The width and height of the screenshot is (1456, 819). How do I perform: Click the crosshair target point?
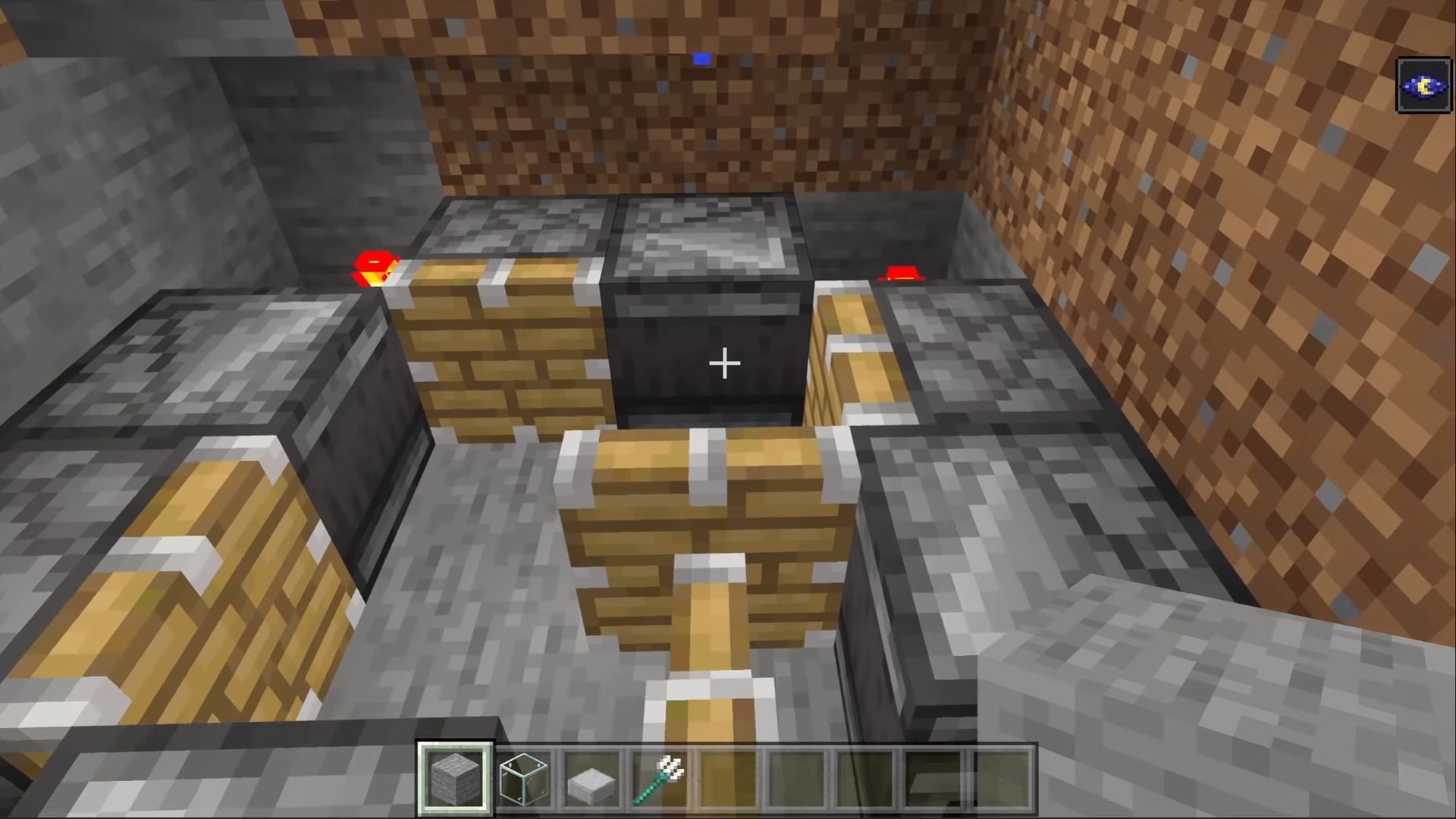coord(724,364)
